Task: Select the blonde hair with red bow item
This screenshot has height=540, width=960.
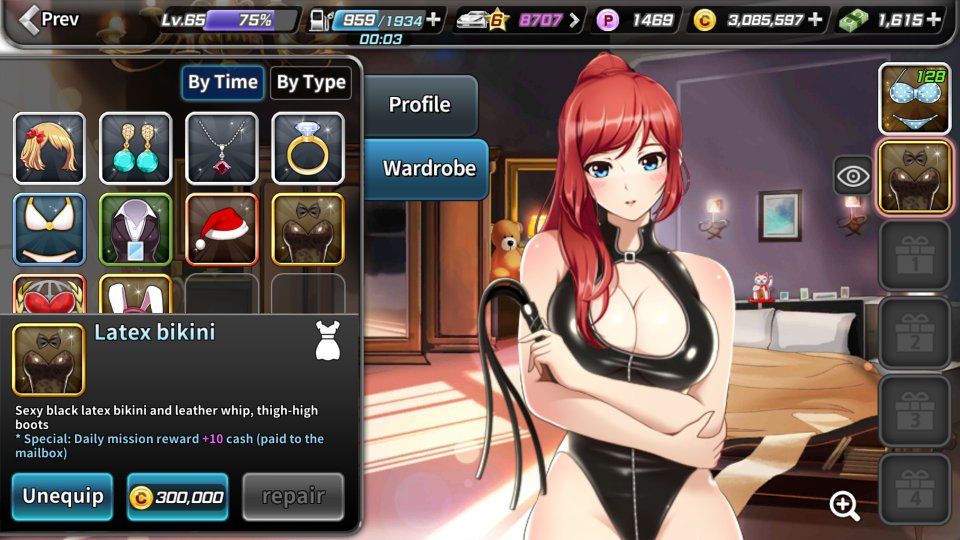Action: tap(49, 148)
